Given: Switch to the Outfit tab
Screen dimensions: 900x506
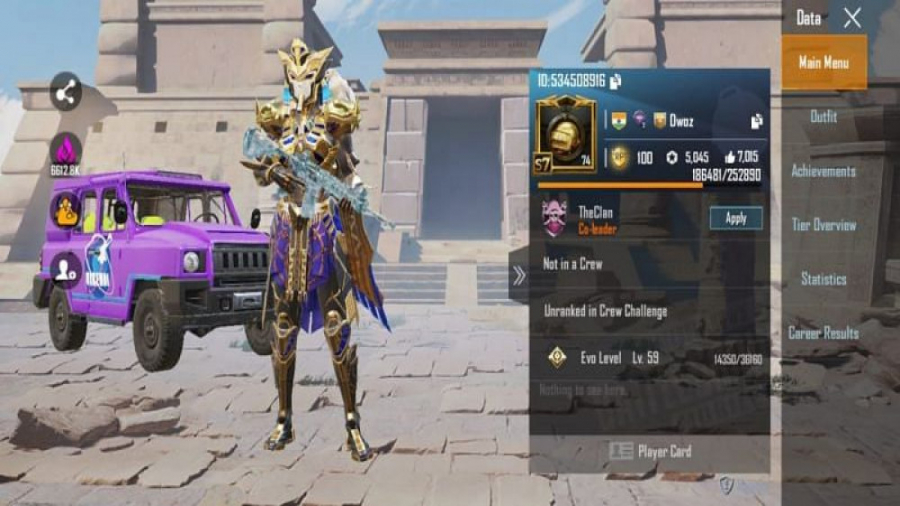Looking at the screenshot, I should [x=824, y=117].
